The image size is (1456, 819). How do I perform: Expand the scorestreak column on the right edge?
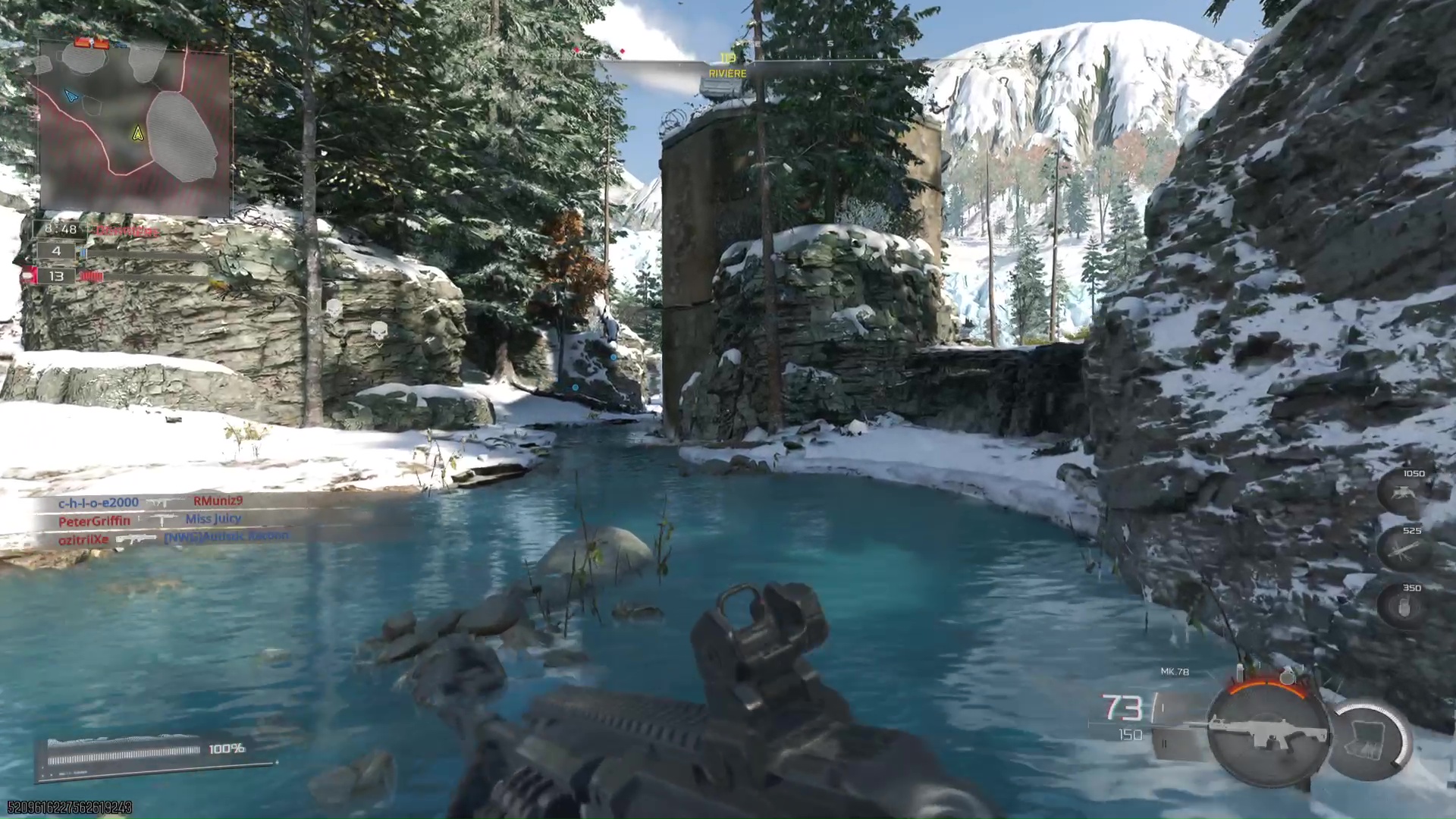(1403, 550)
